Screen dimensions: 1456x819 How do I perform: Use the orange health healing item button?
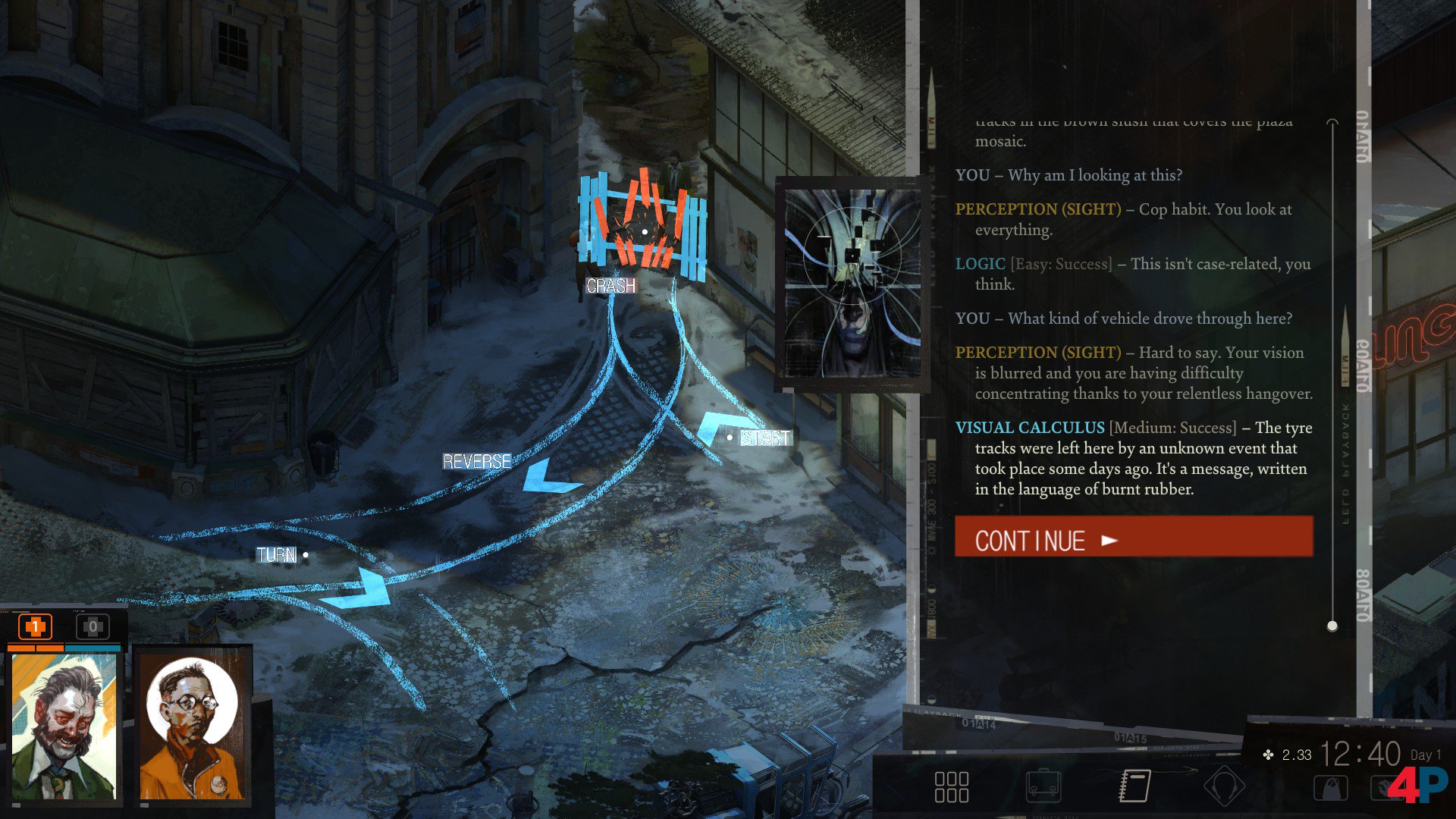(35, 627)
